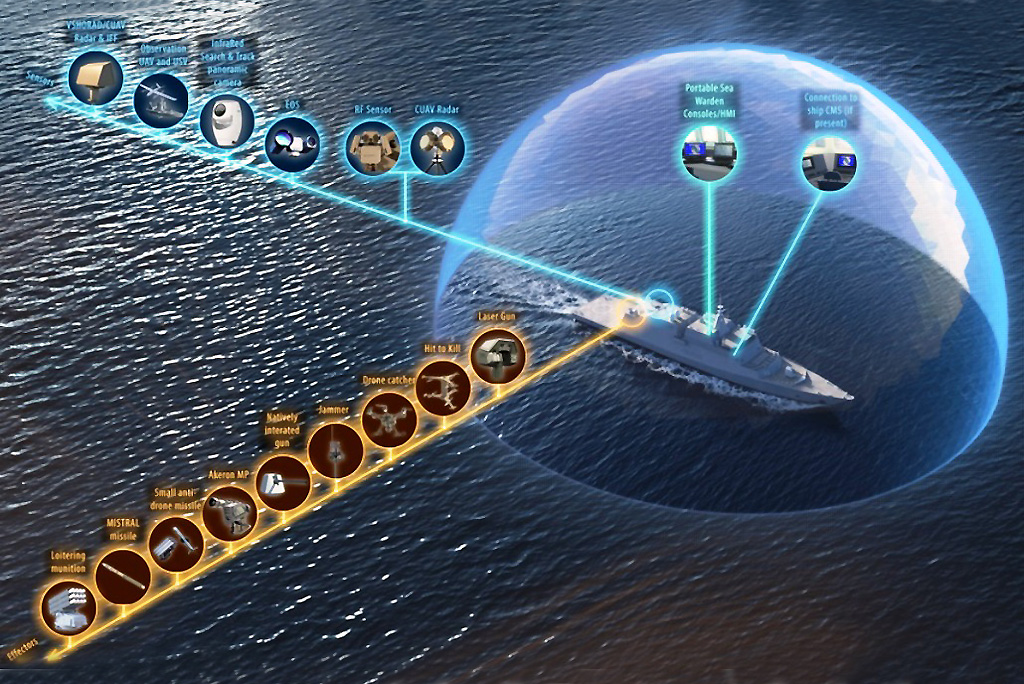Select the Small anti-drone missile icon
The width and height of the screenshot is (1024, 684).
point(176,546)
